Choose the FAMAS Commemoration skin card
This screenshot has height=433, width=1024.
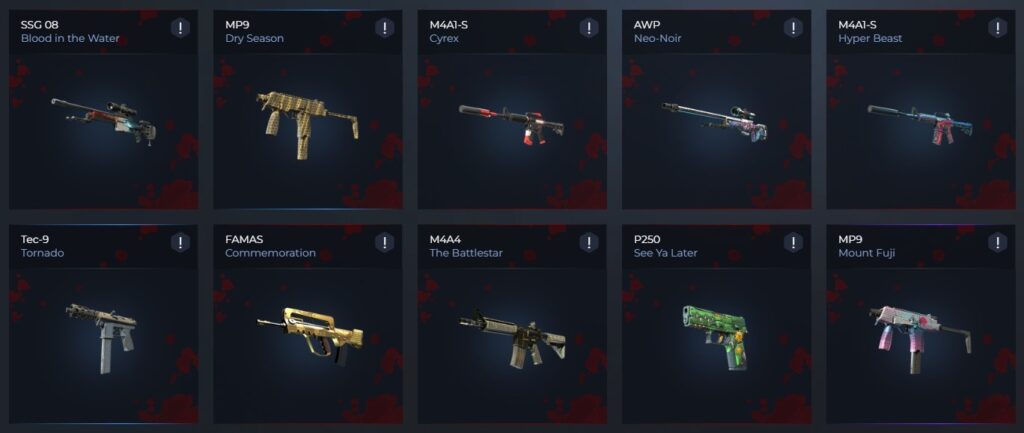click(307, 330)
